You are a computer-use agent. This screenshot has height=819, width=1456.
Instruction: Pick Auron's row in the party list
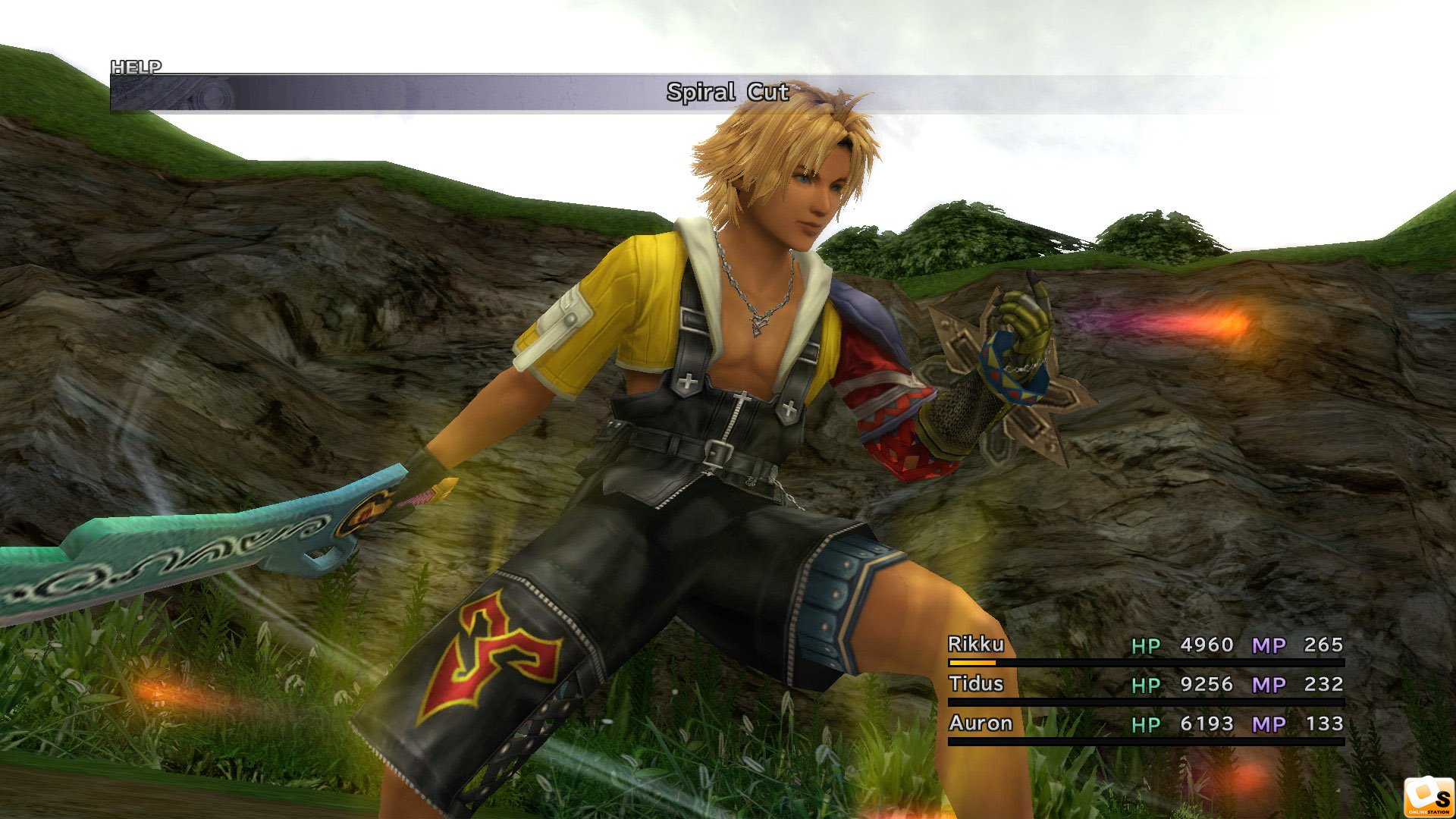981,723
